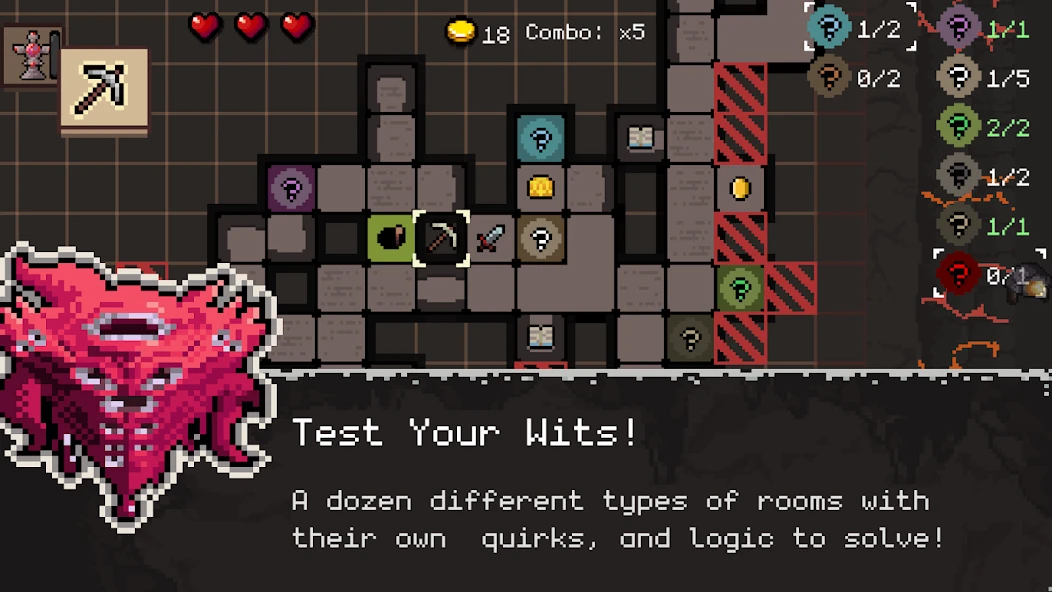1052x592 pixels.
Task: Choose the purple room tracker showing 1/1
Action: click(x=984, y=29)
